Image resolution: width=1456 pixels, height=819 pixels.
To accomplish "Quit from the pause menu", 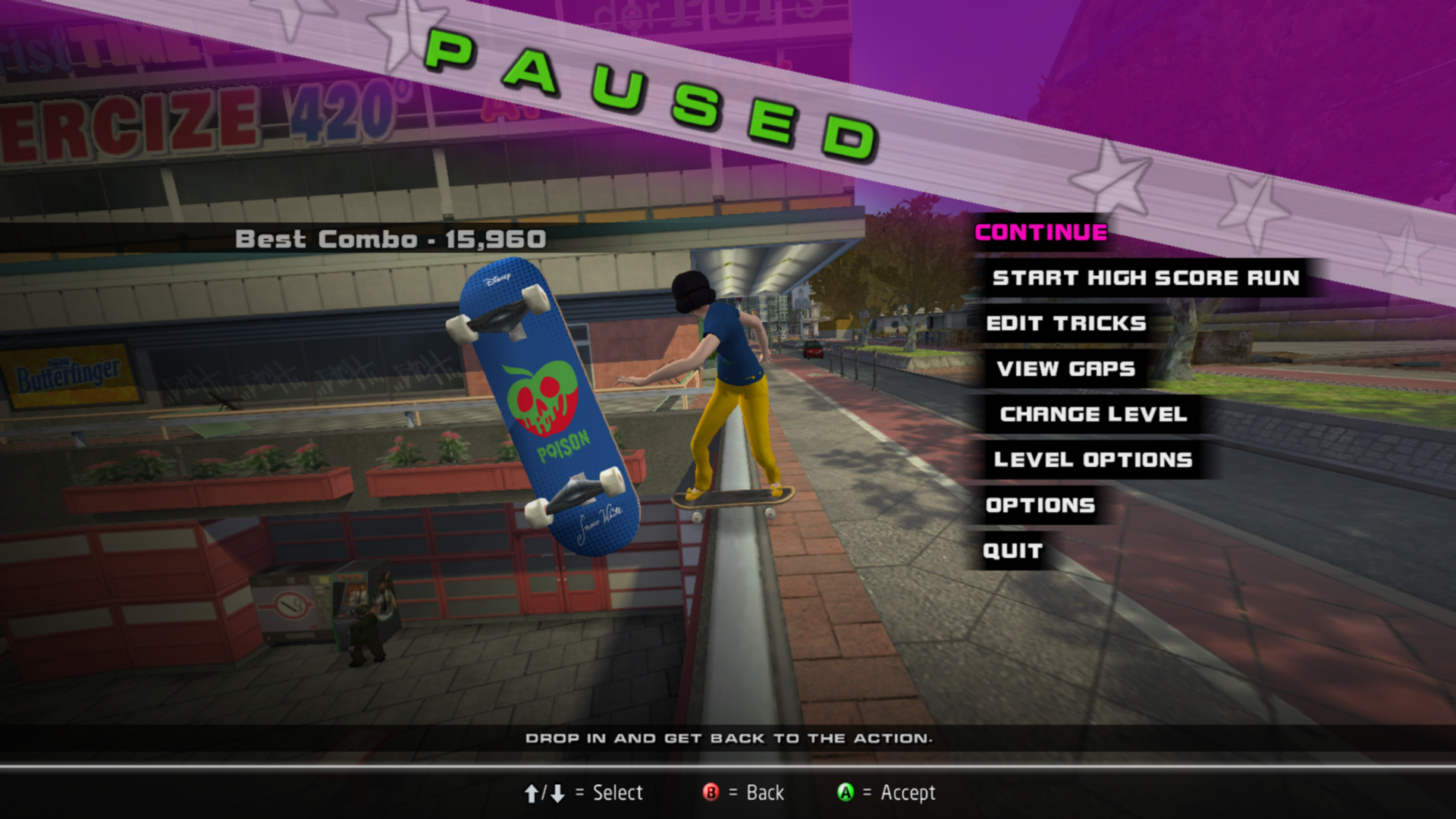I will (x=1012, y=551).
